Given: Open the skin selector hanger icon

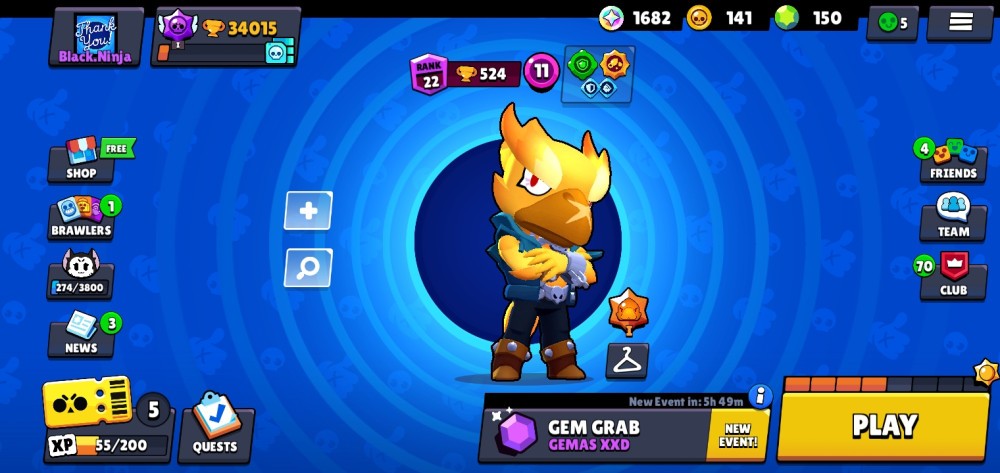Looking at the screenshot, I should click(x=627, y=360).
